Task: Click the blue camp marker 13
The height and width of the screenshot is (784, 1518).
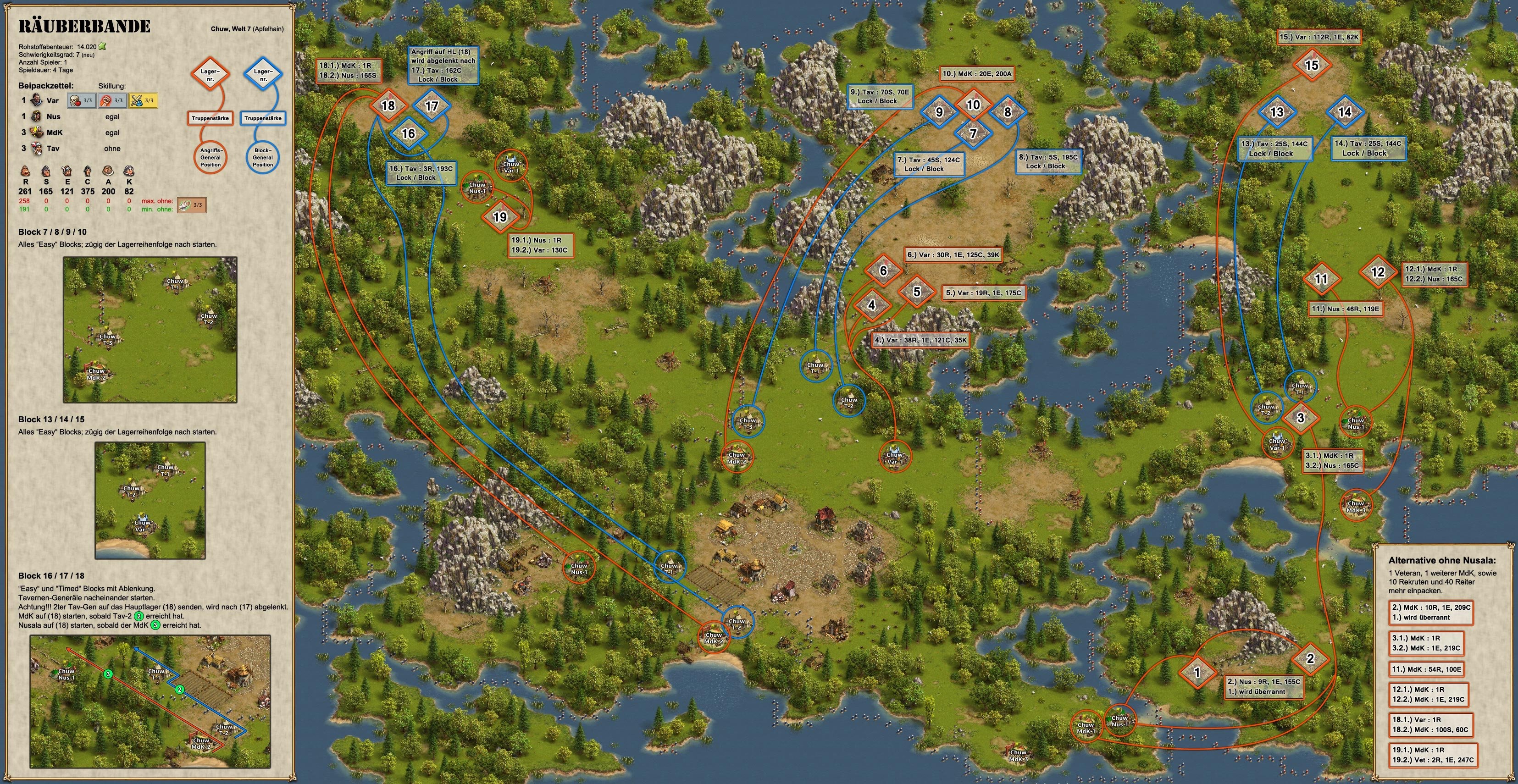Action: (x=1276, y=112)
